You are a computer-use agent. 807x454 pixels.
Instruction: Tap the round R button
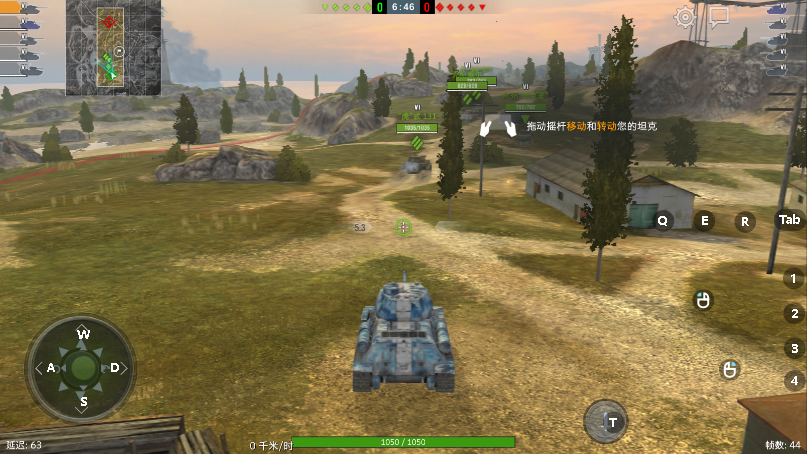745,222
